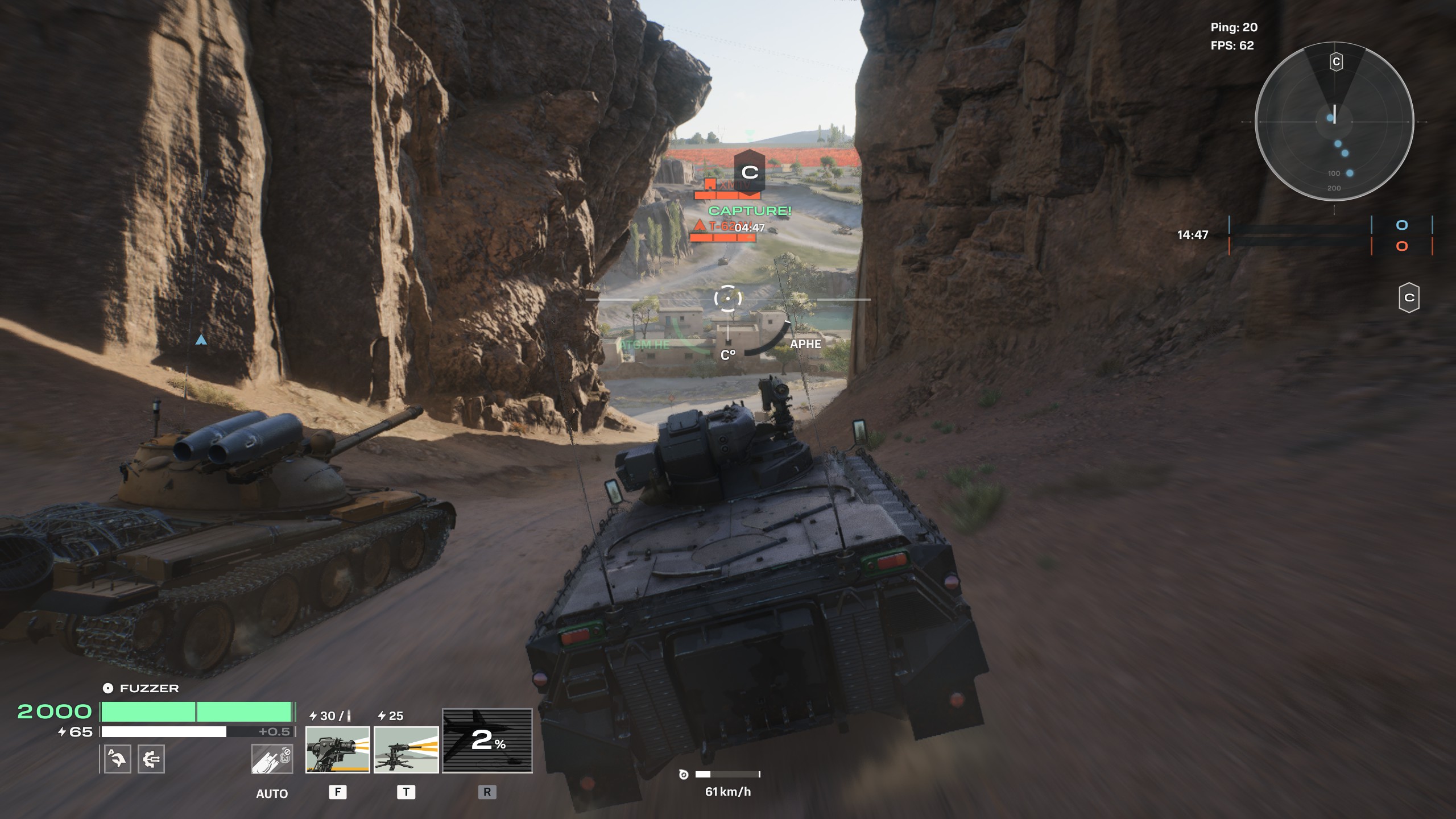Activate the mounted gun turret ability
The width and height of the screenshot is (1456, 819).
click(x=337, y=749)
